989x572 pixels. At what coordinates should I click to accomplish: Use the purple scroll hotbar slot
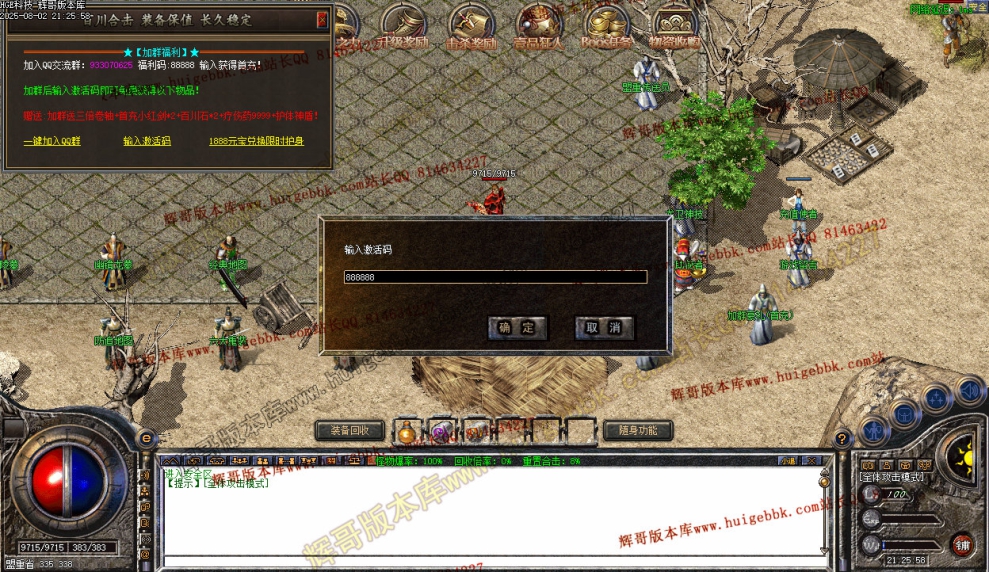click(440, 432)
